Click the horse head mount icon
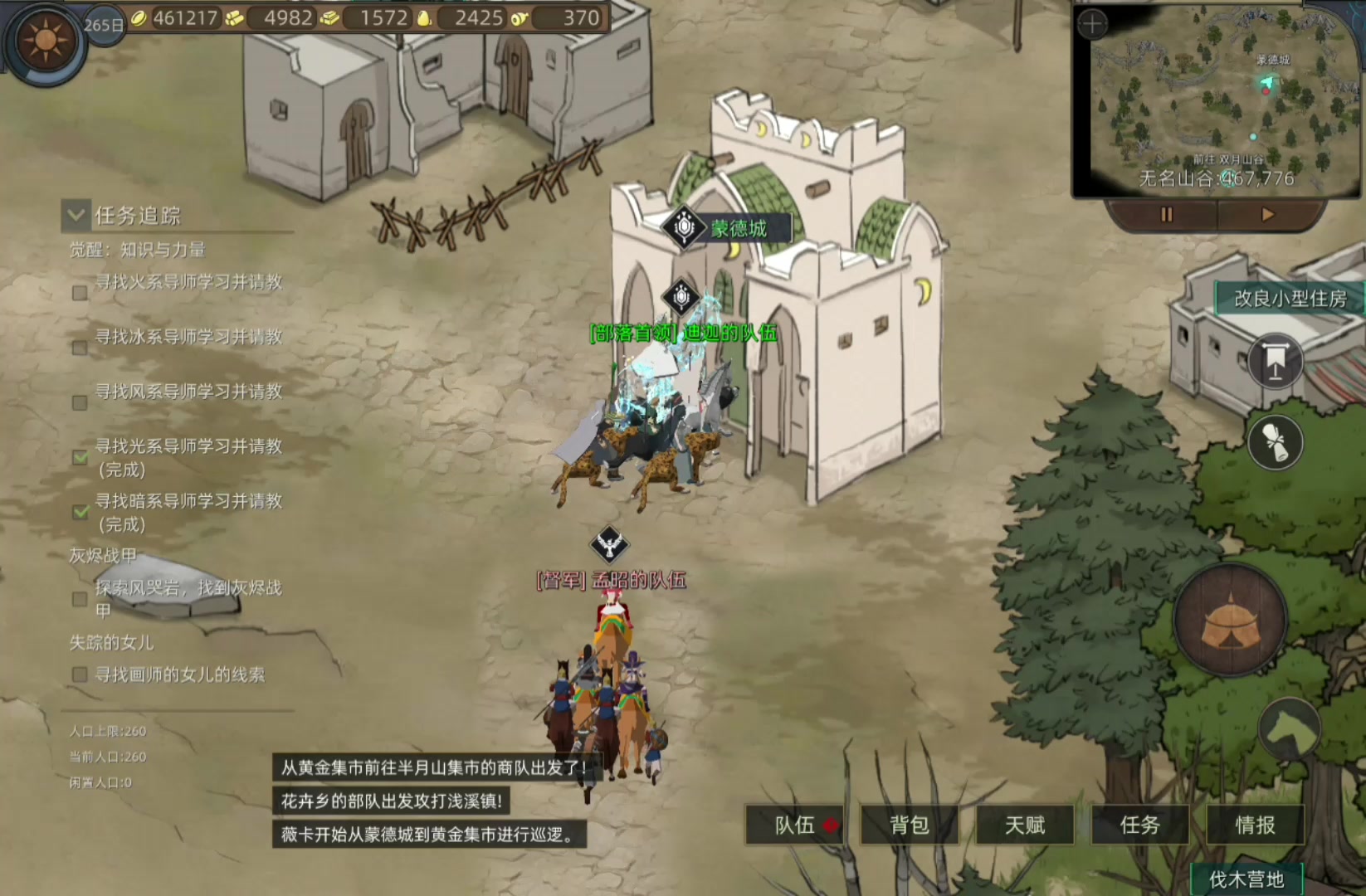Screen dimensions: 1366x896 click(1290, 730)
